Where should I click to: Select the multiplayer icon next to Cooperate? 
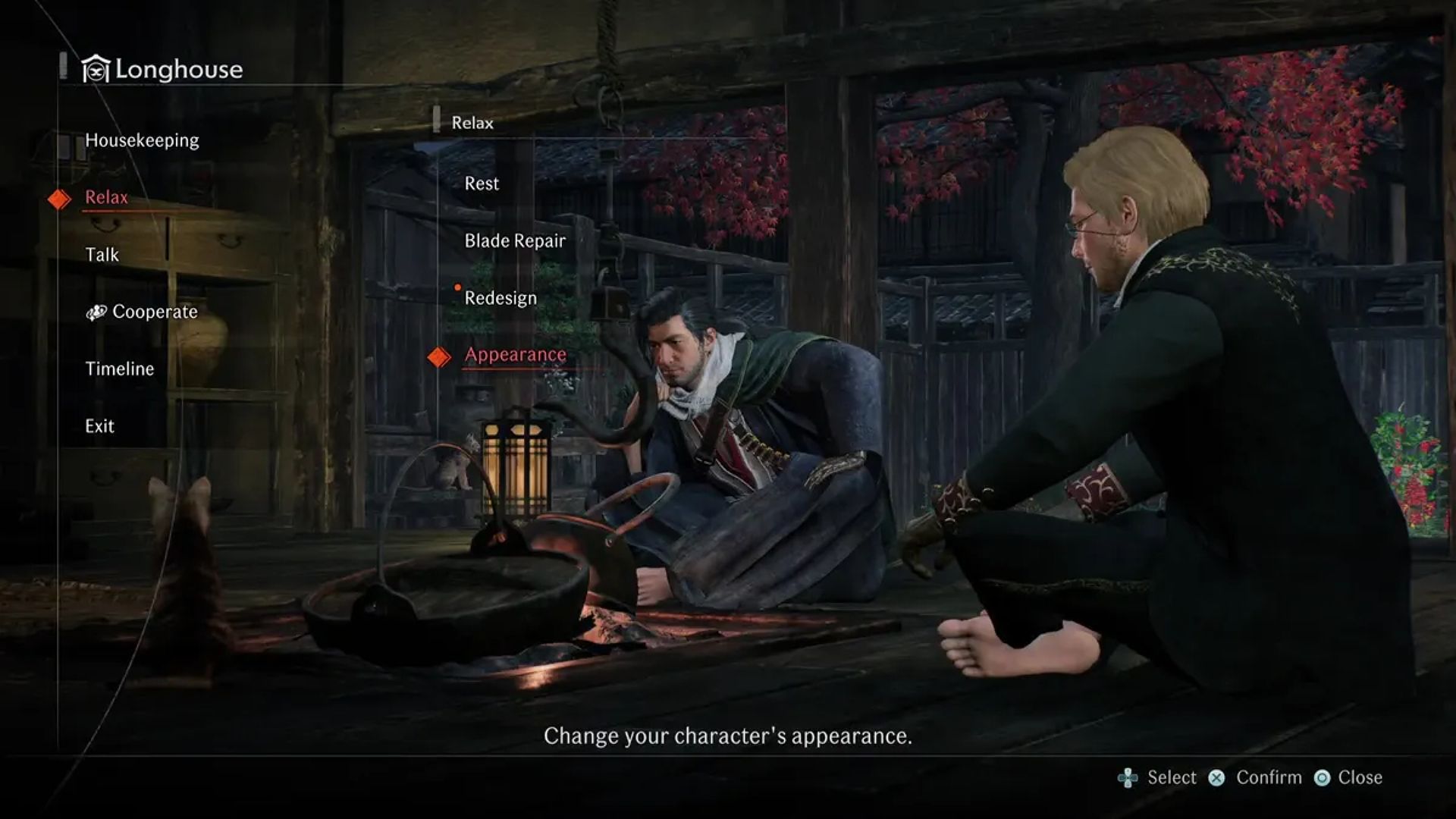pyautogui.click(x=97, y=312)
